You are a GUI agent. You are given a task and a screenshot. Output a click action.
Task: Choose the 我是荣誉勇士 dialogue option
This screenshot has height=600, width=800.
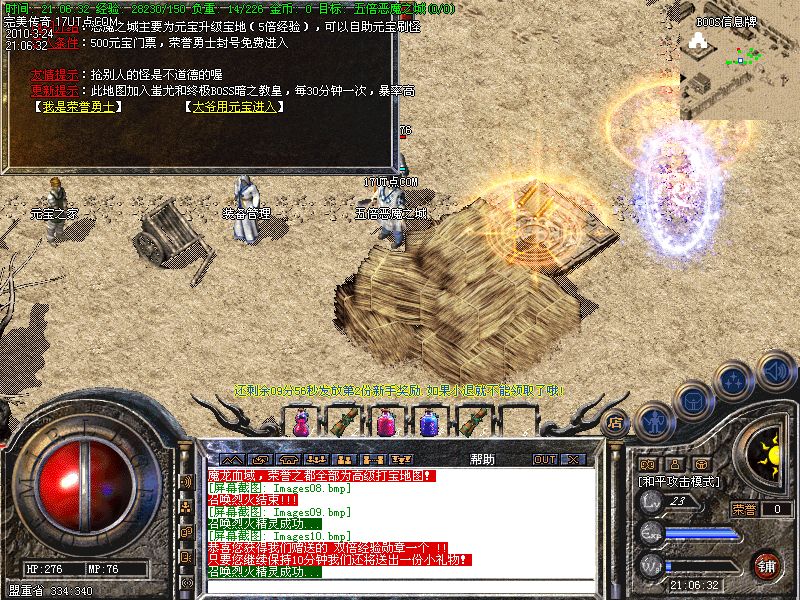[80, 106]
